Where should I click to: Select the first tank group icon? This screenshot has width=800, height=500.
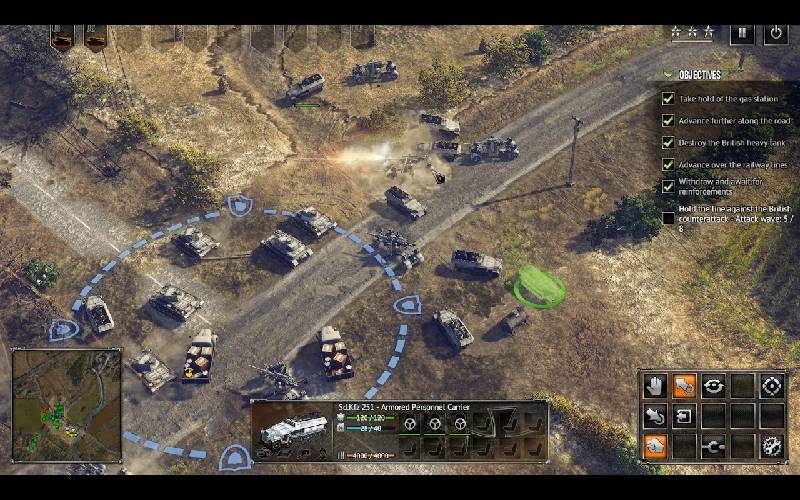pos(63,39)
